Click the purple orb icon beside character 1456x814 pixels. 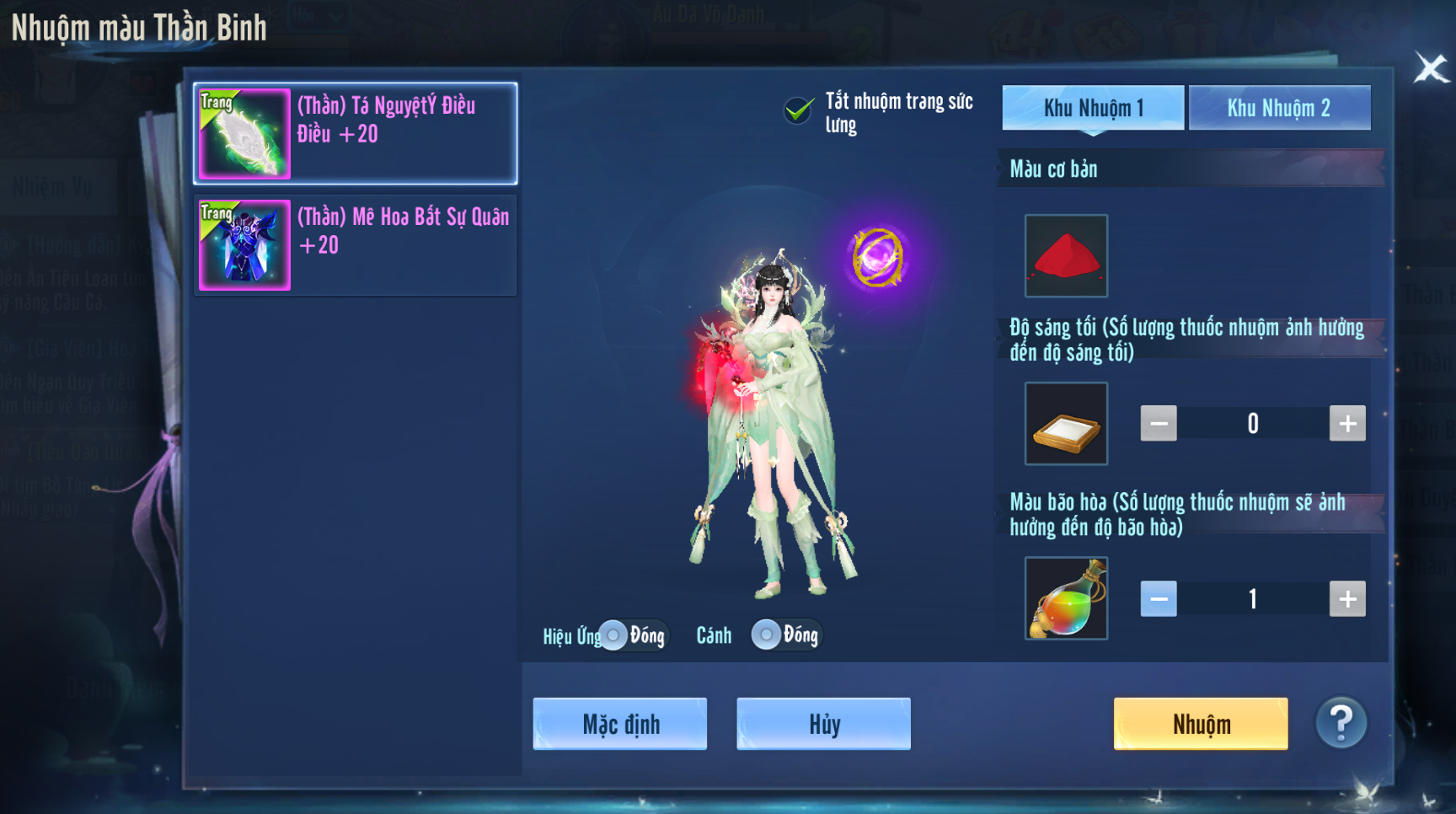(x=878, y=258)
